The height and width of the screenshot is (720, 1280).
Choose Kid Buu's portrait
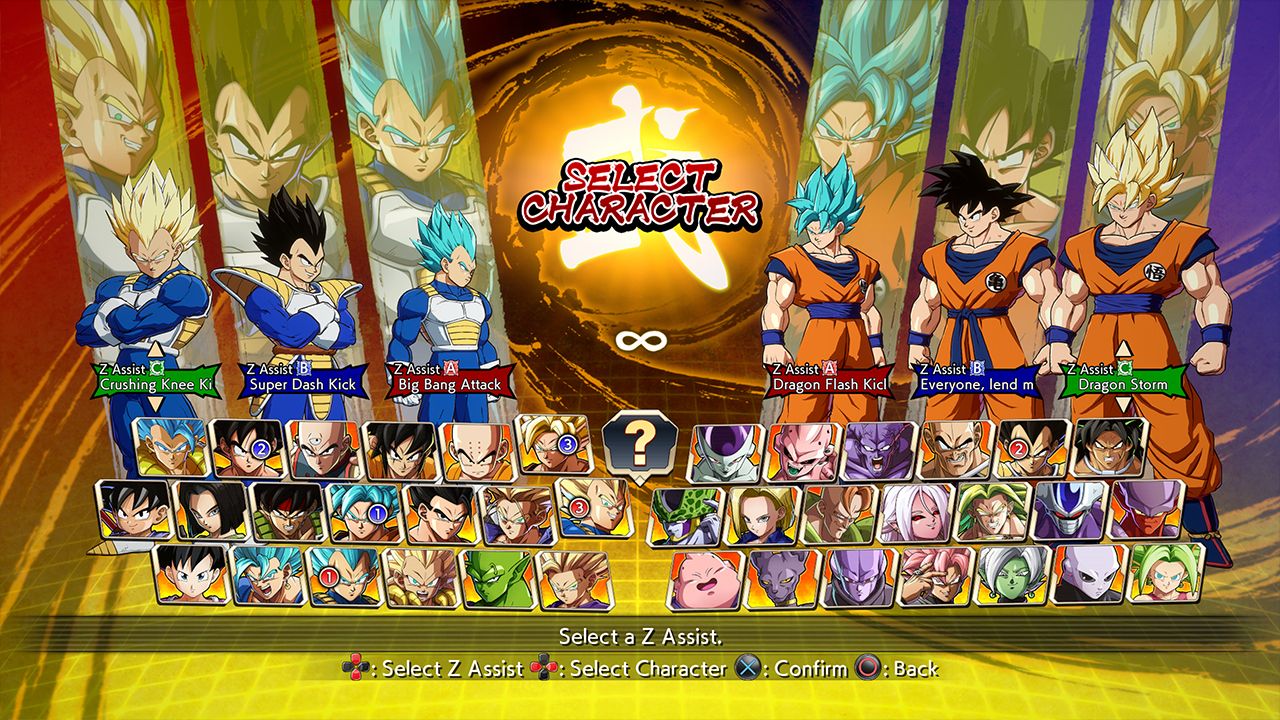coord(802,450)
